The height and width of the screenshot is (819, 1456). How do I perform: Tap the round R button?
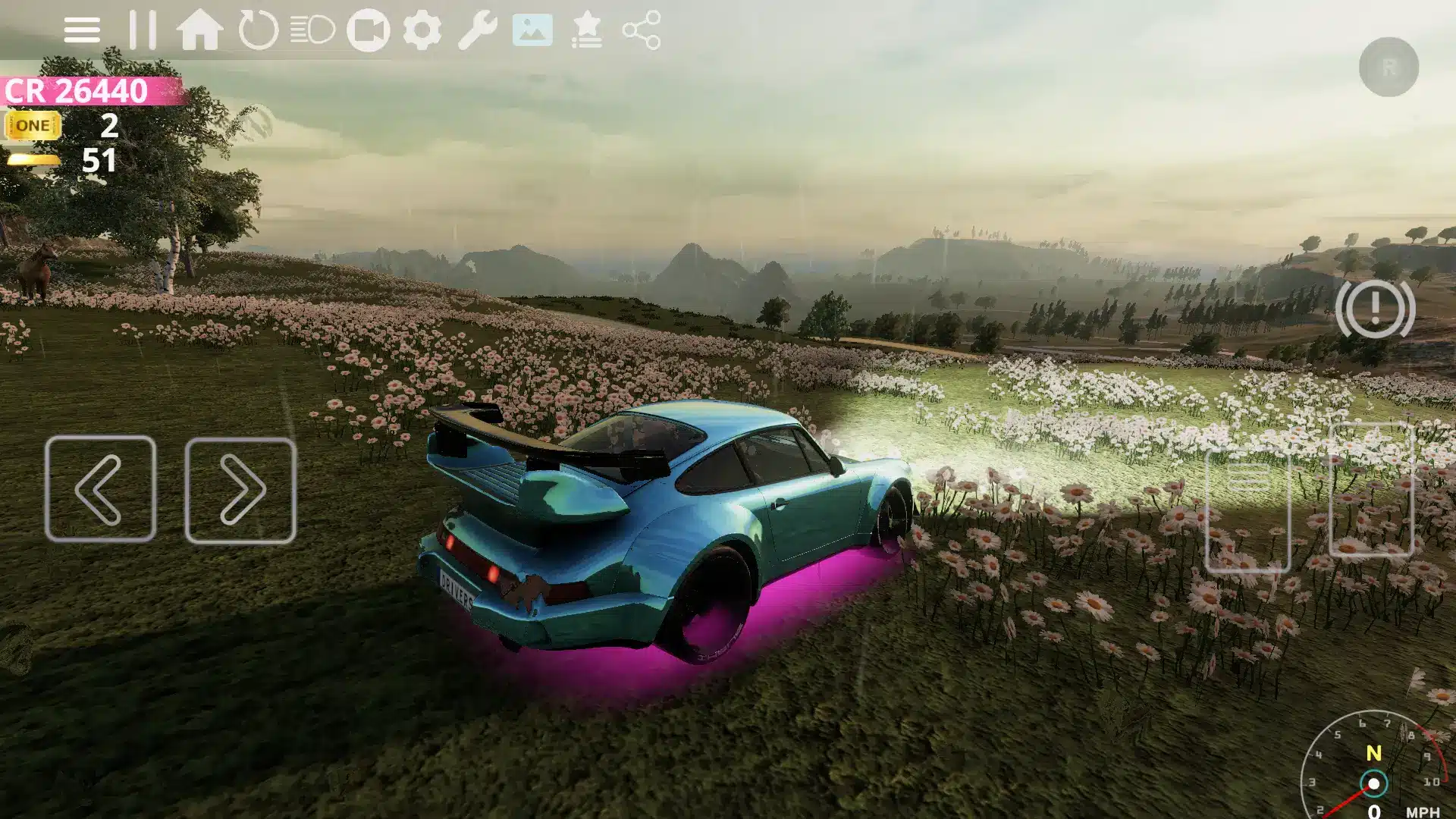pyautogui.click(x=1389, y=67)
